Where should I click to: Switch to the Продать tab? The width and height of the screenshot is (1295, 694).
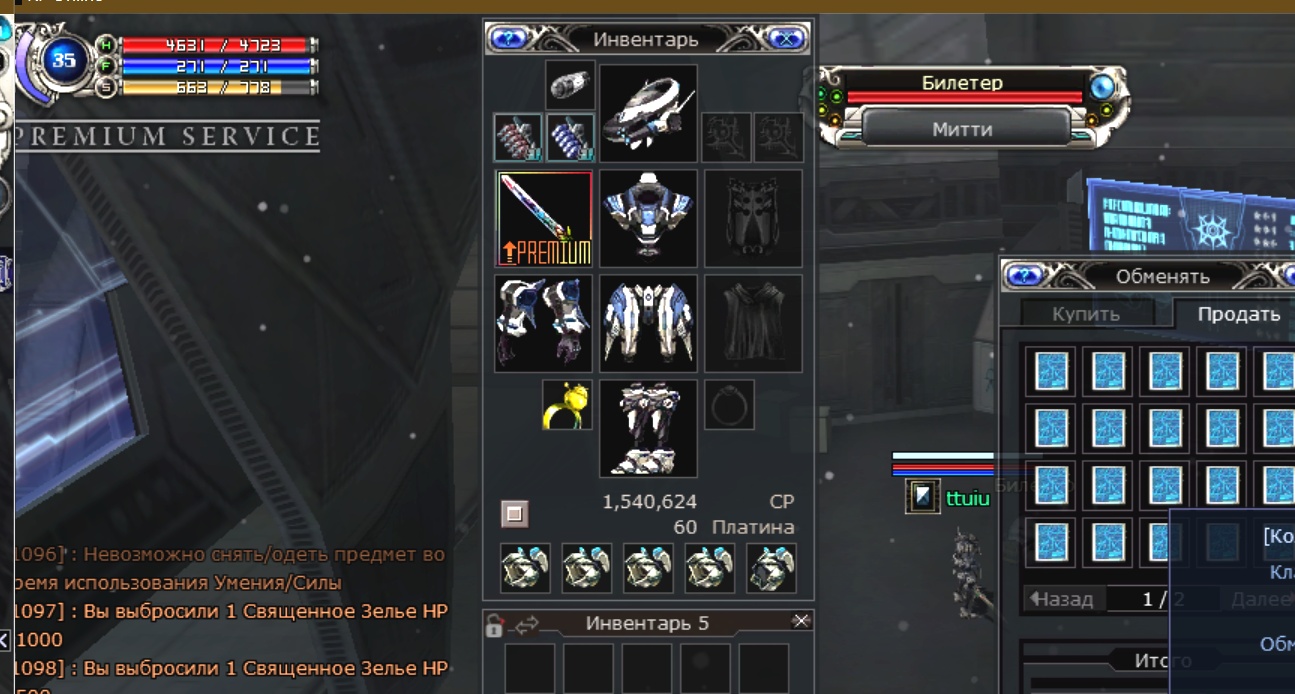coord(1238,314)
